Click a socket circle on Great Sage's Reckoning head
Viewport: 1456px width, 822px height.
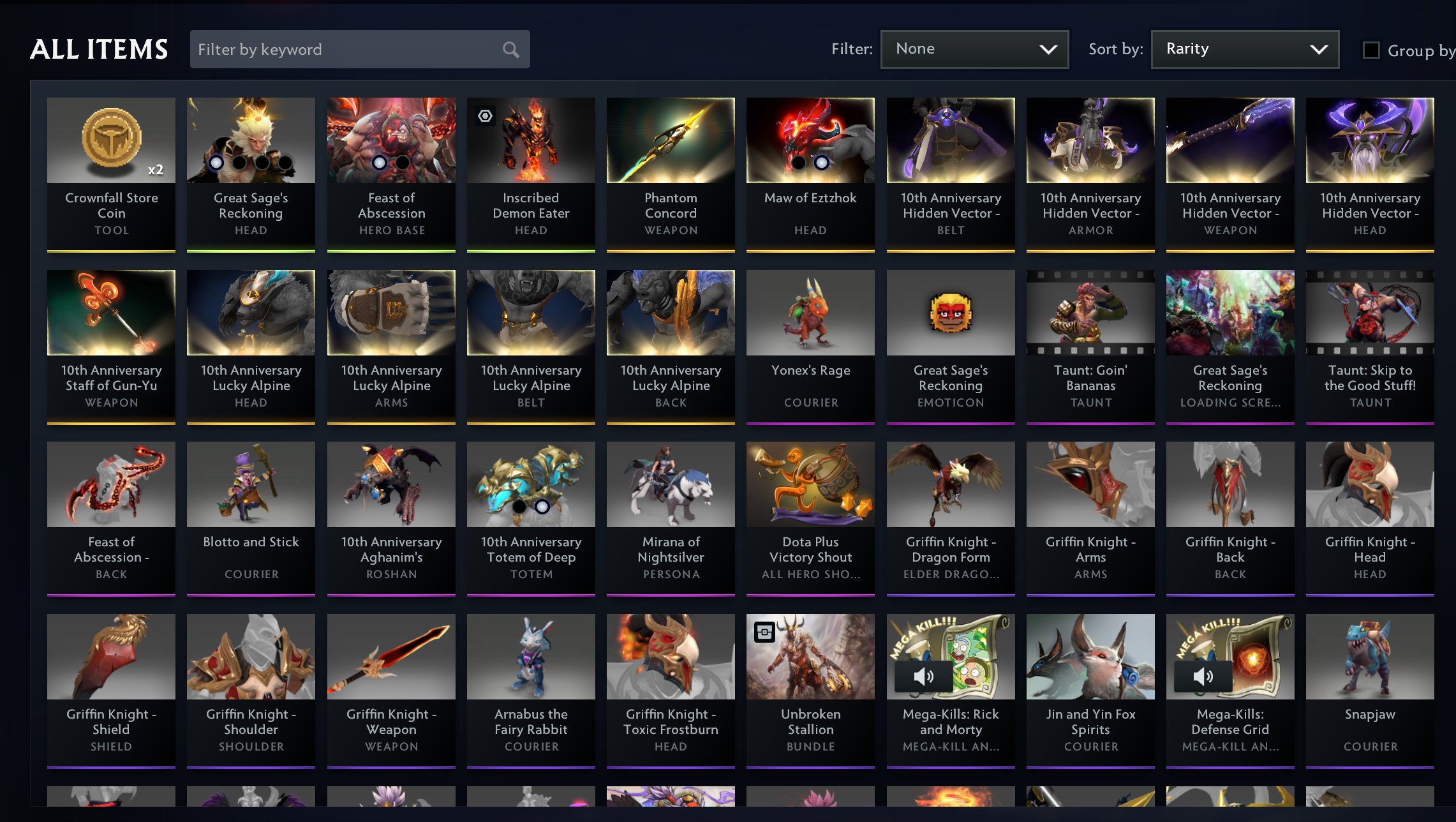click(217, 163)
